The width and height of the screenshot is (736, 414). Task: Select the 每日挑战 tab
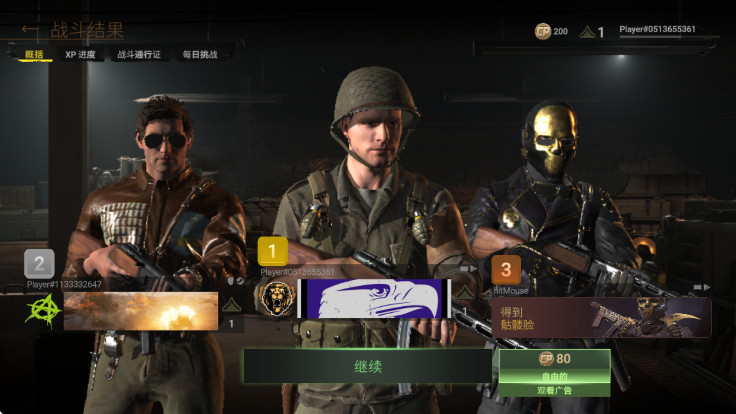(200, 55)
